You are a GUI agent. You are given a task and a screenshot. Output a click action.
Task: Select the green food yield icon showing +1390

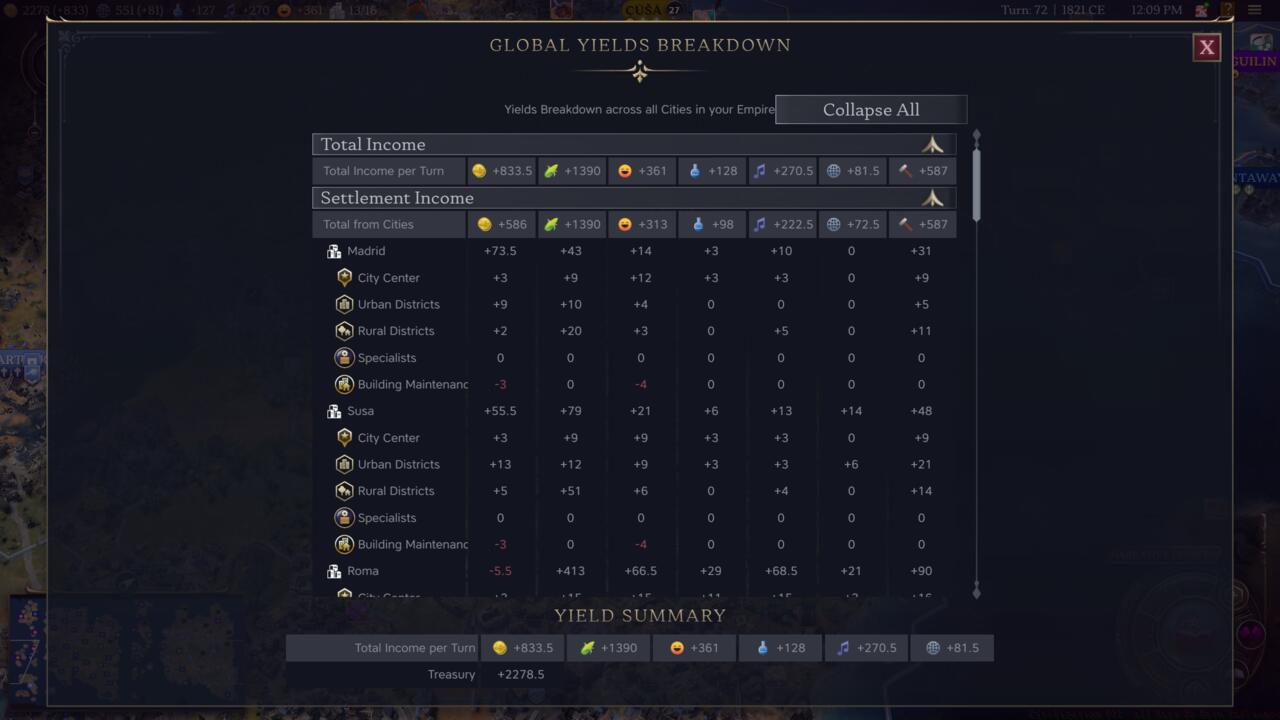pos(550,171)
